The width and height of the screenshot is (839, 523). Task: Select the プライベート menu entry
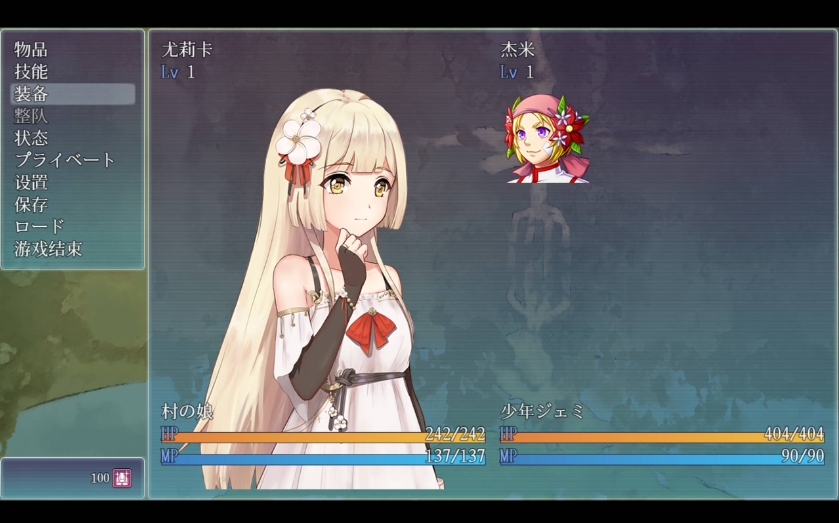point(65,160)
